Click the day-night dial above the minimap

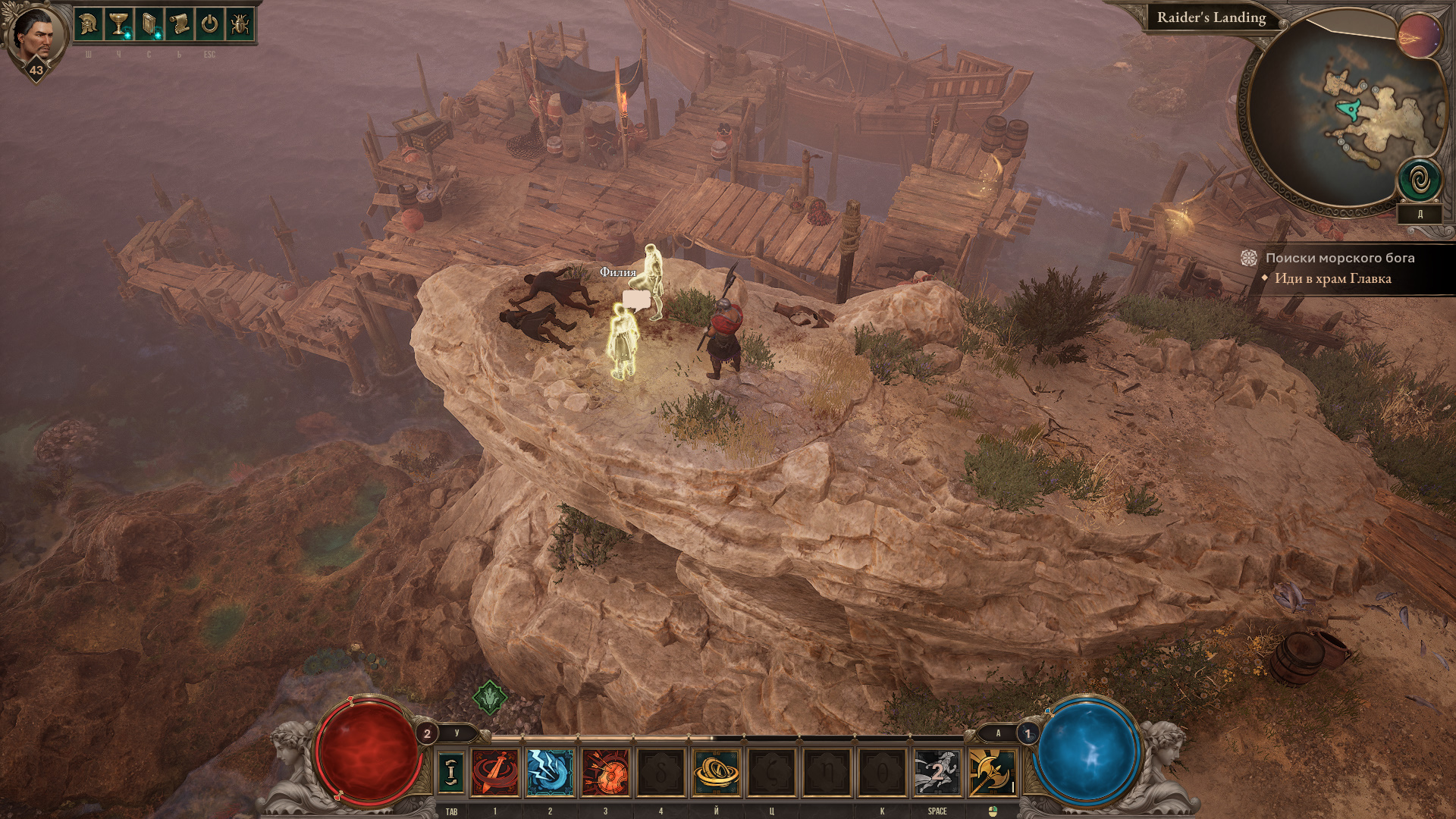click(x=1420, y=35)
